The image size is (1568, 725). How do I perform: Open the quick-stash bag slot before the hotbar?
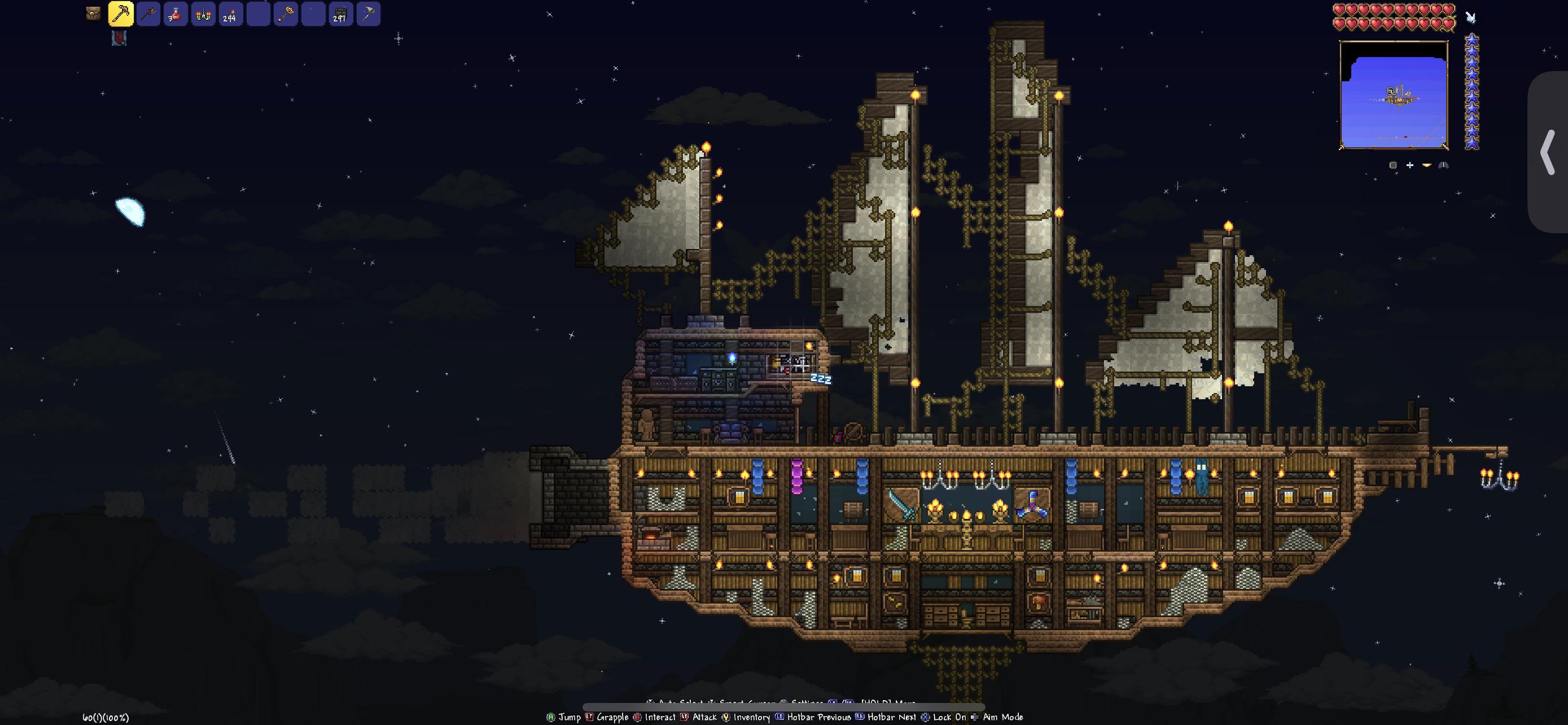pyautogui.click(x=92, y=14)
